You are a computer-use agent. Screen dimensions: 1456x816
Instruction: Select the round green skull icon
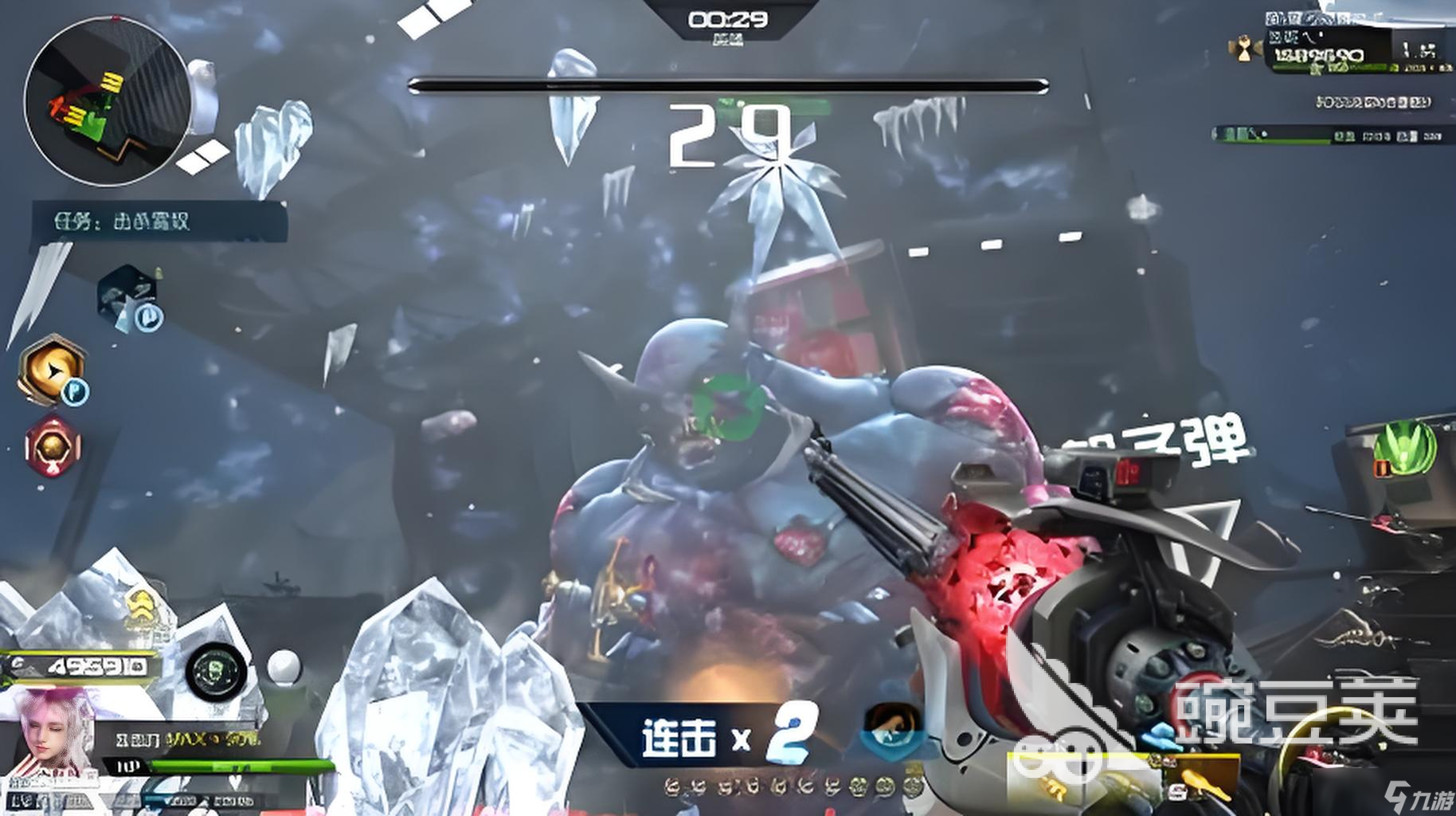[x=215, y=669]
